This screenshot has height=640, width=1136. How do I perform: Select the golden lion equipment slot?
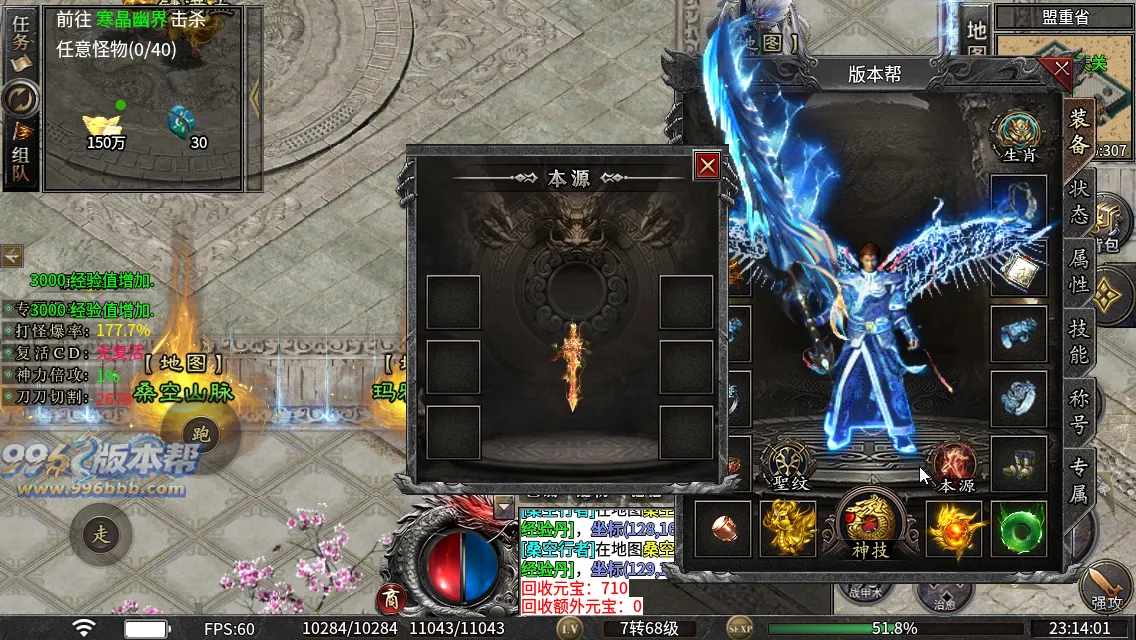pyautogui.click(x=787, y=528)
